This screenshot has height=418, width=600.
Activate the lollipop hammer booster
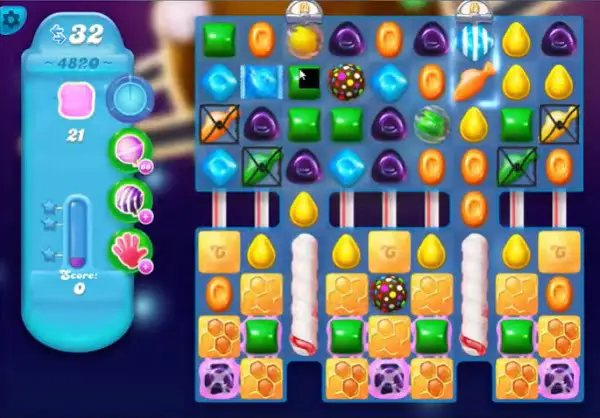tap(131, 151)
